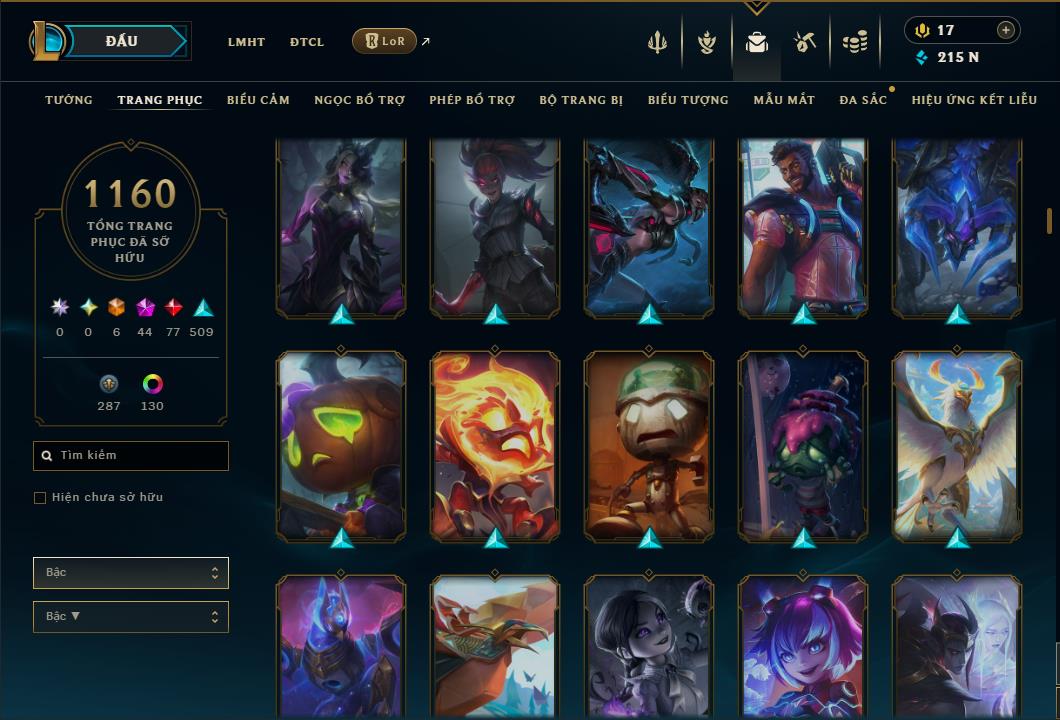Open the LMHT home tab
The height and width of the screenshot is (720, 1060).
[246, 42]
